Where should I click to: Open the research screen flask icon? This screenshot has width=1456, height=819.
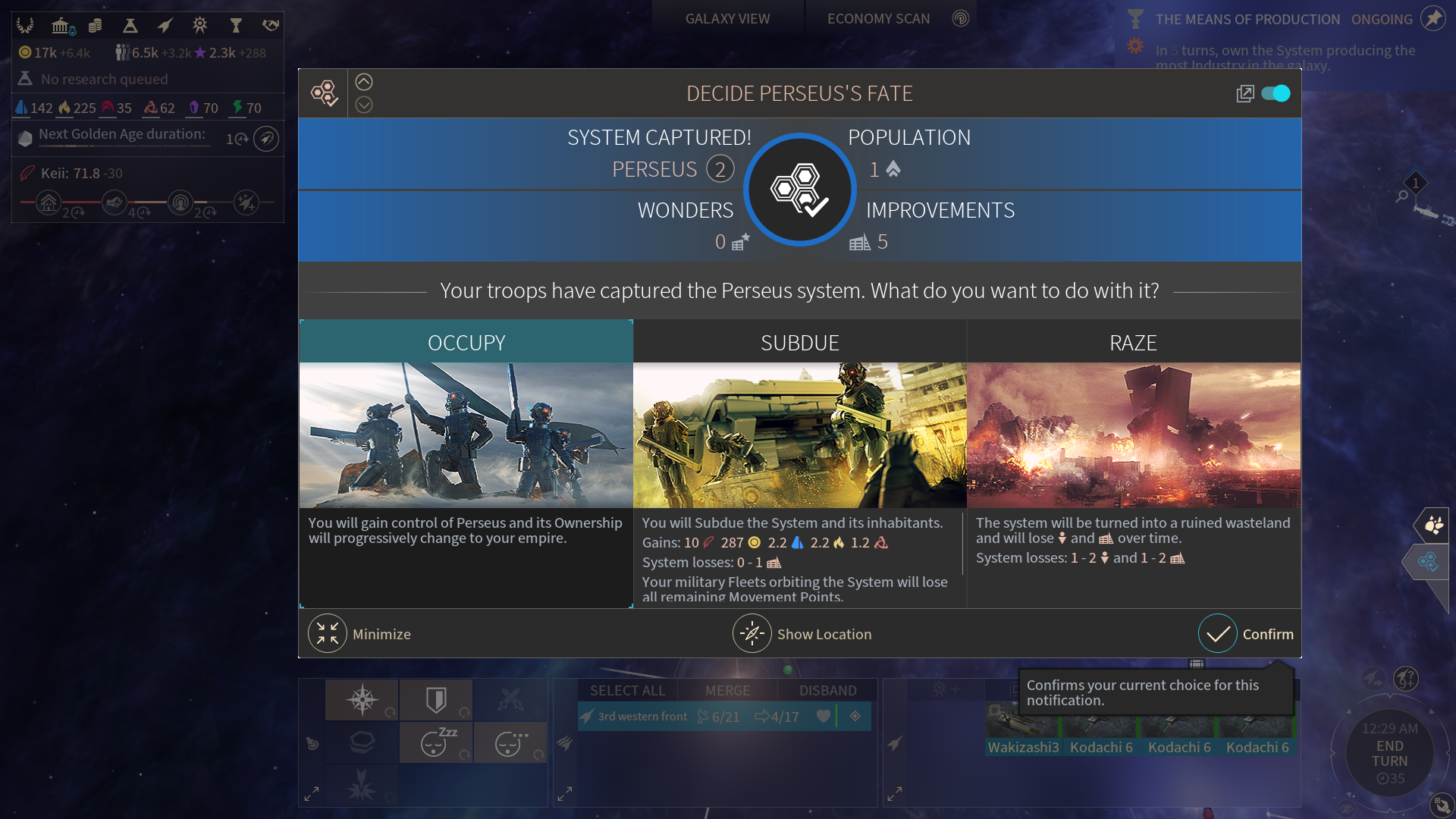click(130, 26)
